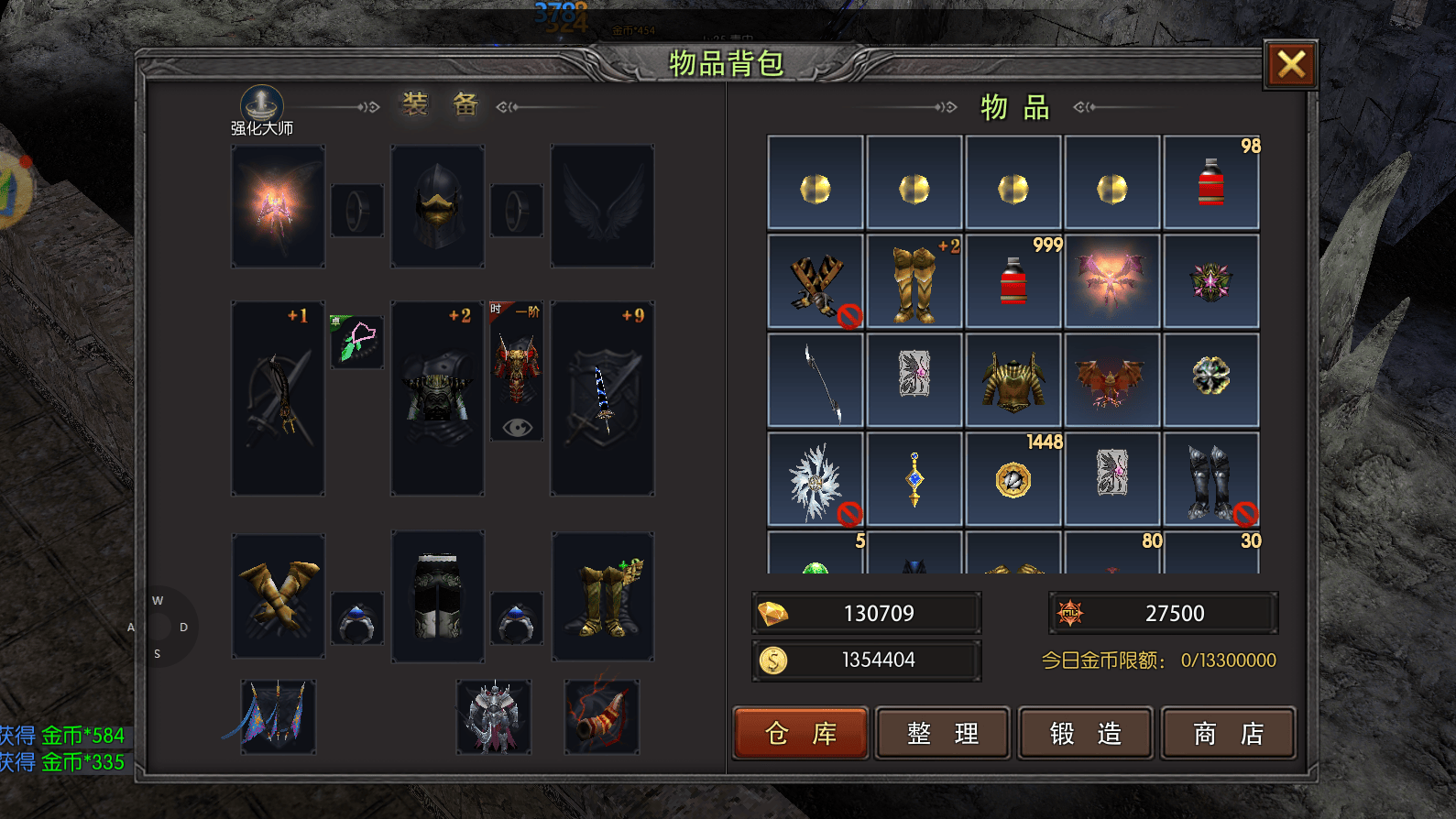Viewport: 1456px width, 819px height.
Task: Select the gold coin stack of 1448
Action: coord(1013,479)
